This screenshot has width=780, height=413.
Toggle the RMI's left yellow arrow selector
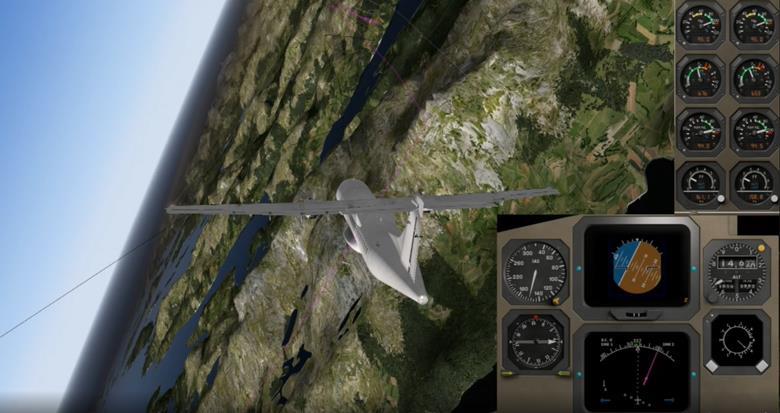coord(508,373)
